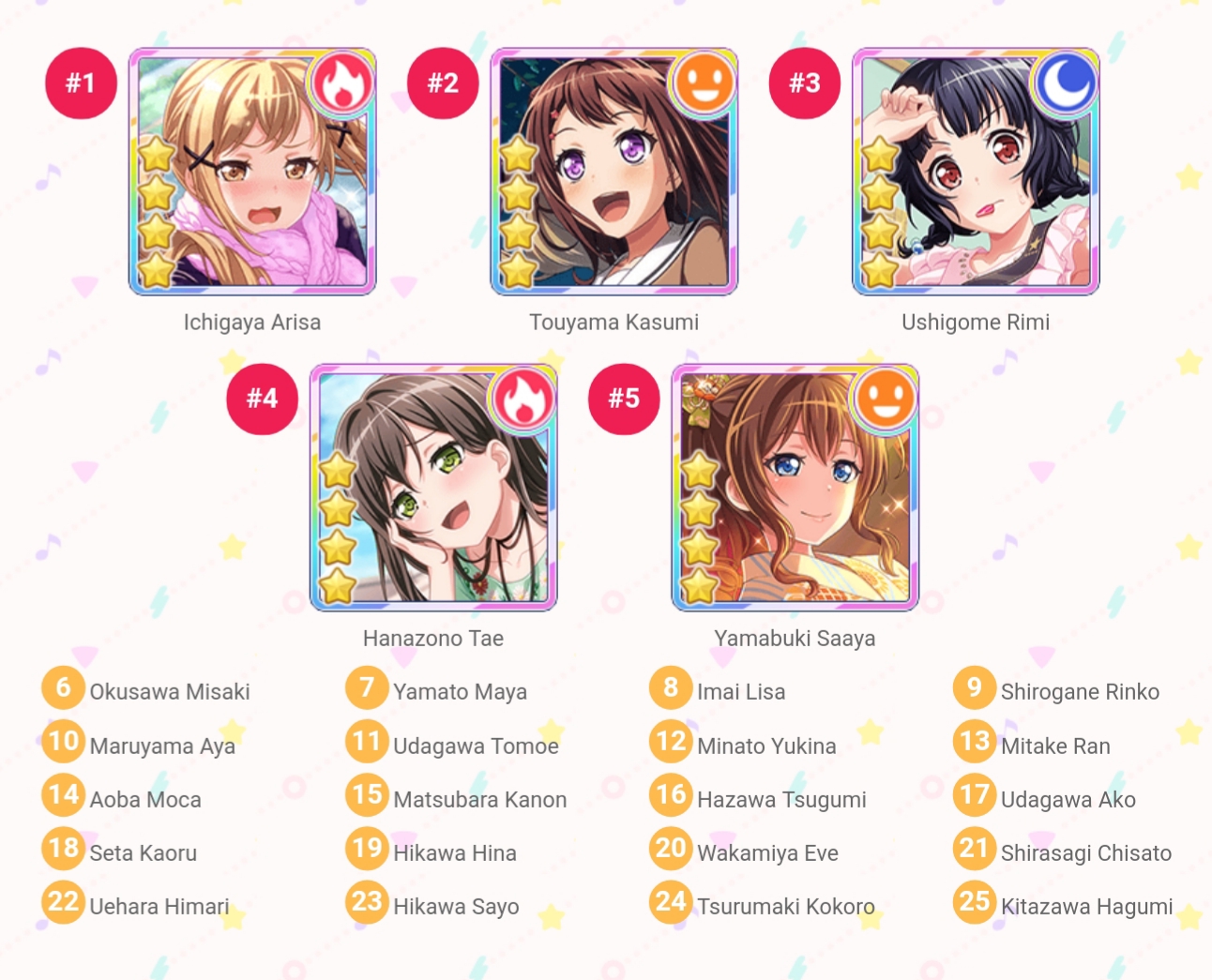The image size is (1212, 980).
Task: Open Seta Kaoru's ranking link
Action: [143, 853]
